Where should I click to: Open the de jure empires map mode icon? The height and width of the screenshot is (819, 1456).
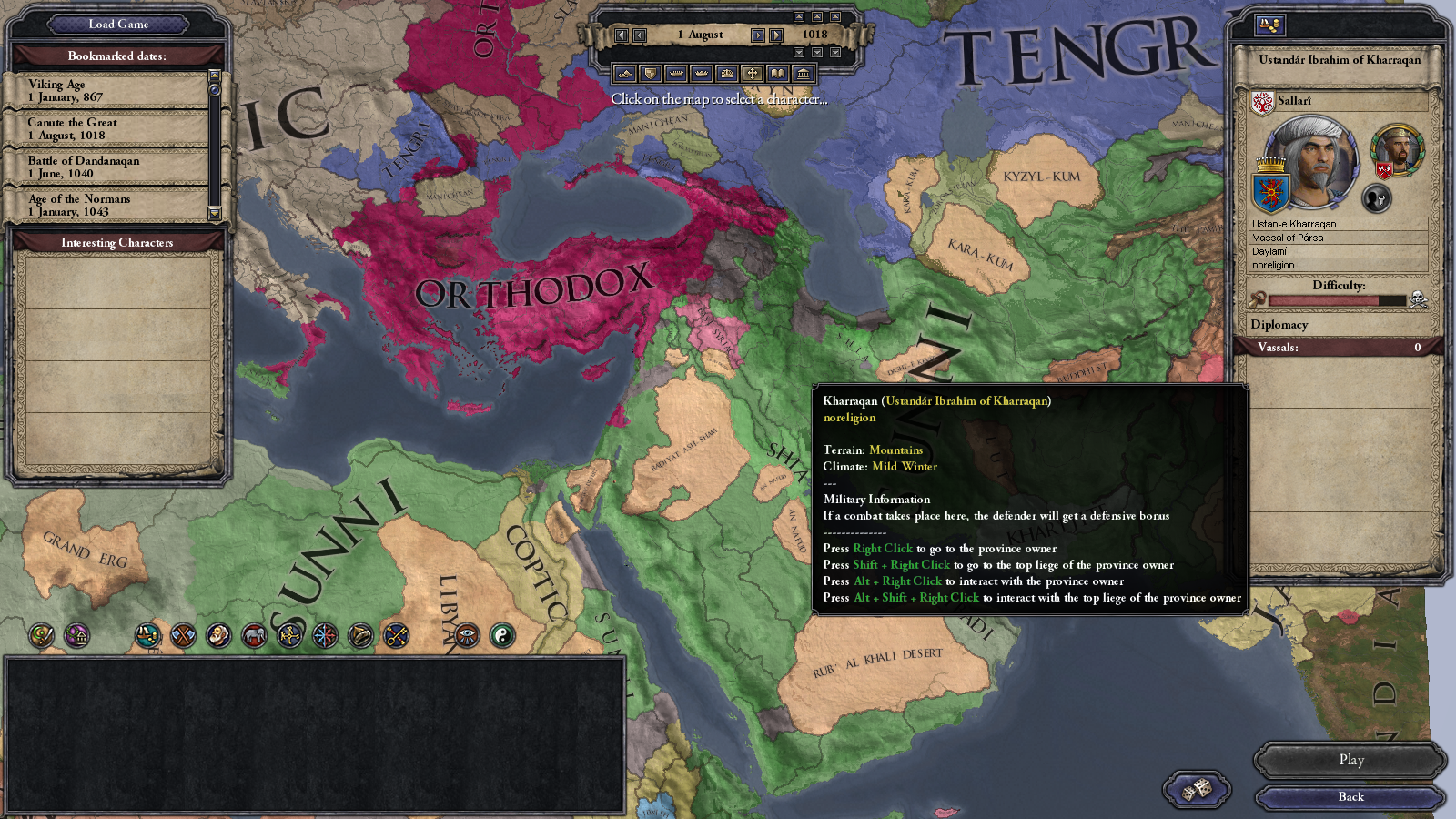pos(725,72)
